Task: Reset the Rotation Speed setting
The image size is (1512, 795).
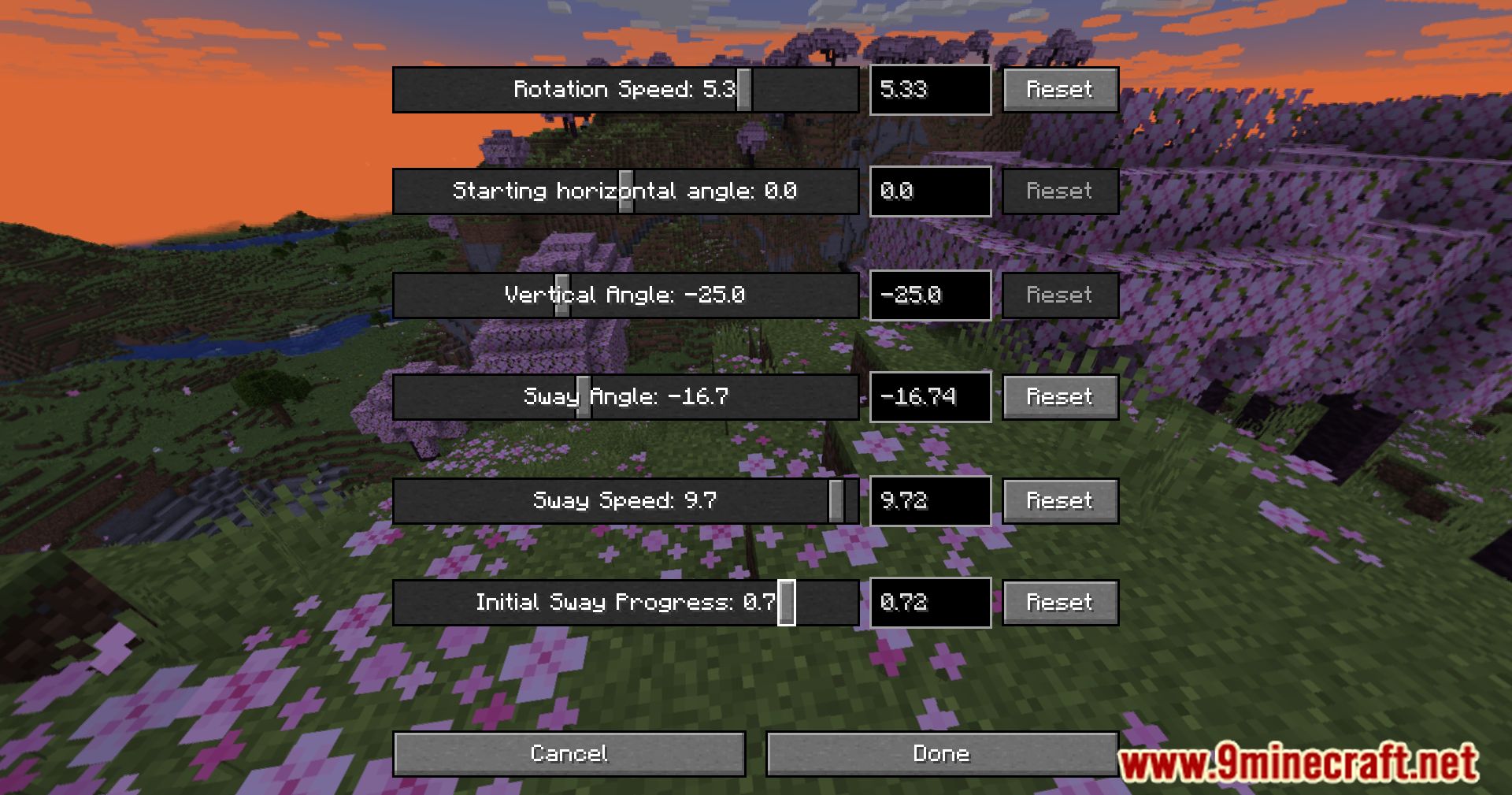Action: click(1059, 89)
